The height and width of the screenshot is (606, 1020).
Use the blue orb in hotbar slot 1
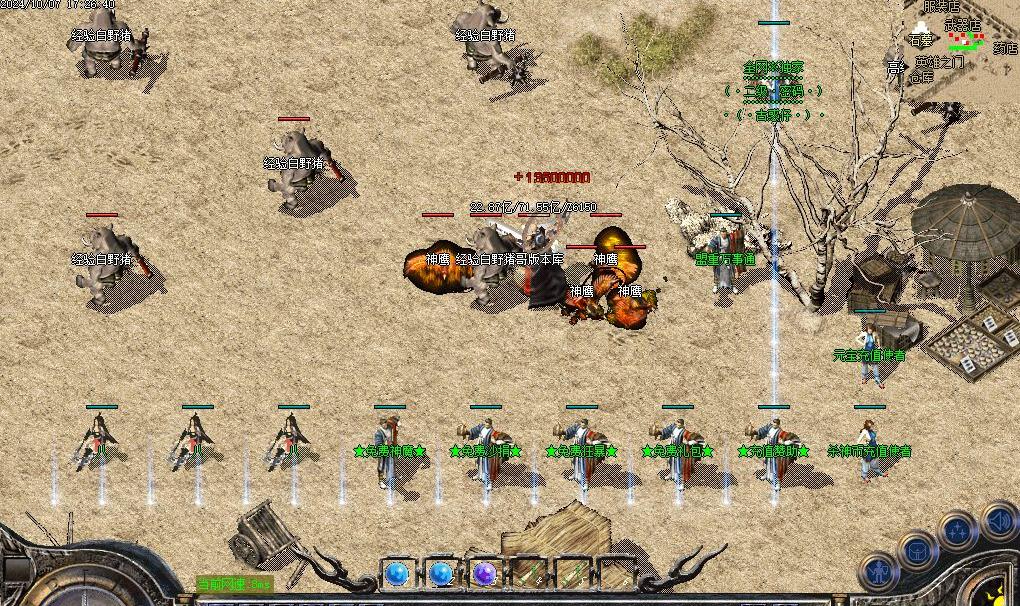point(397,574)
